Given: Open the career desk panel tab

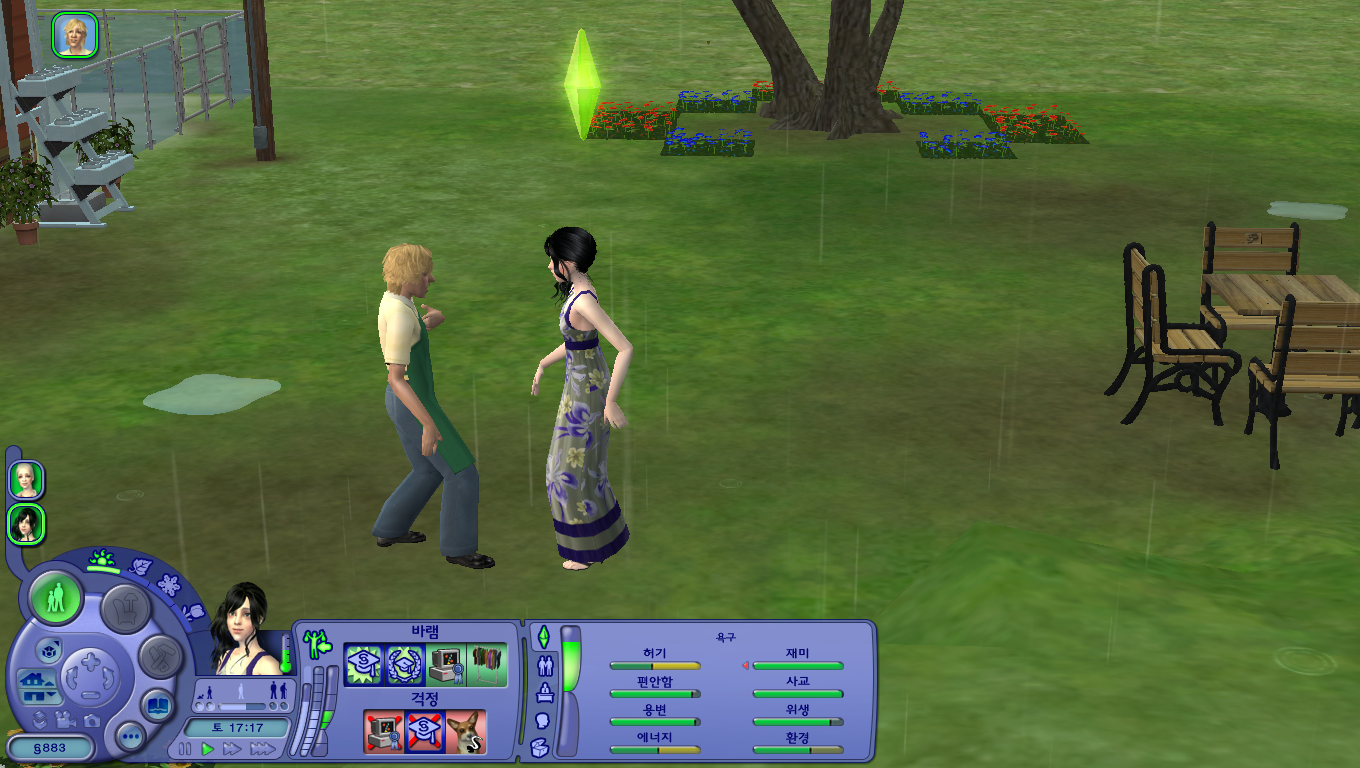Looking at the screenshot, I should click(545, 692).
